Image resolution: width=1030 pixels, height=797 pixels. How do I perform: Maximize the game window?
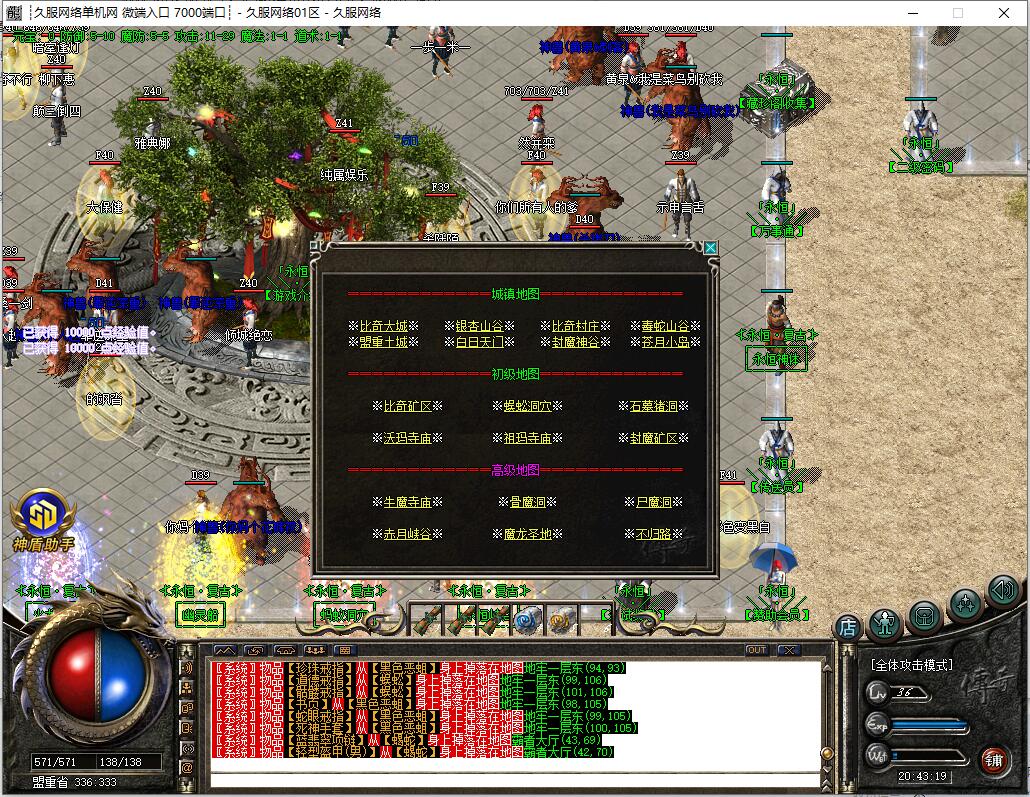(x=958, y=13)
